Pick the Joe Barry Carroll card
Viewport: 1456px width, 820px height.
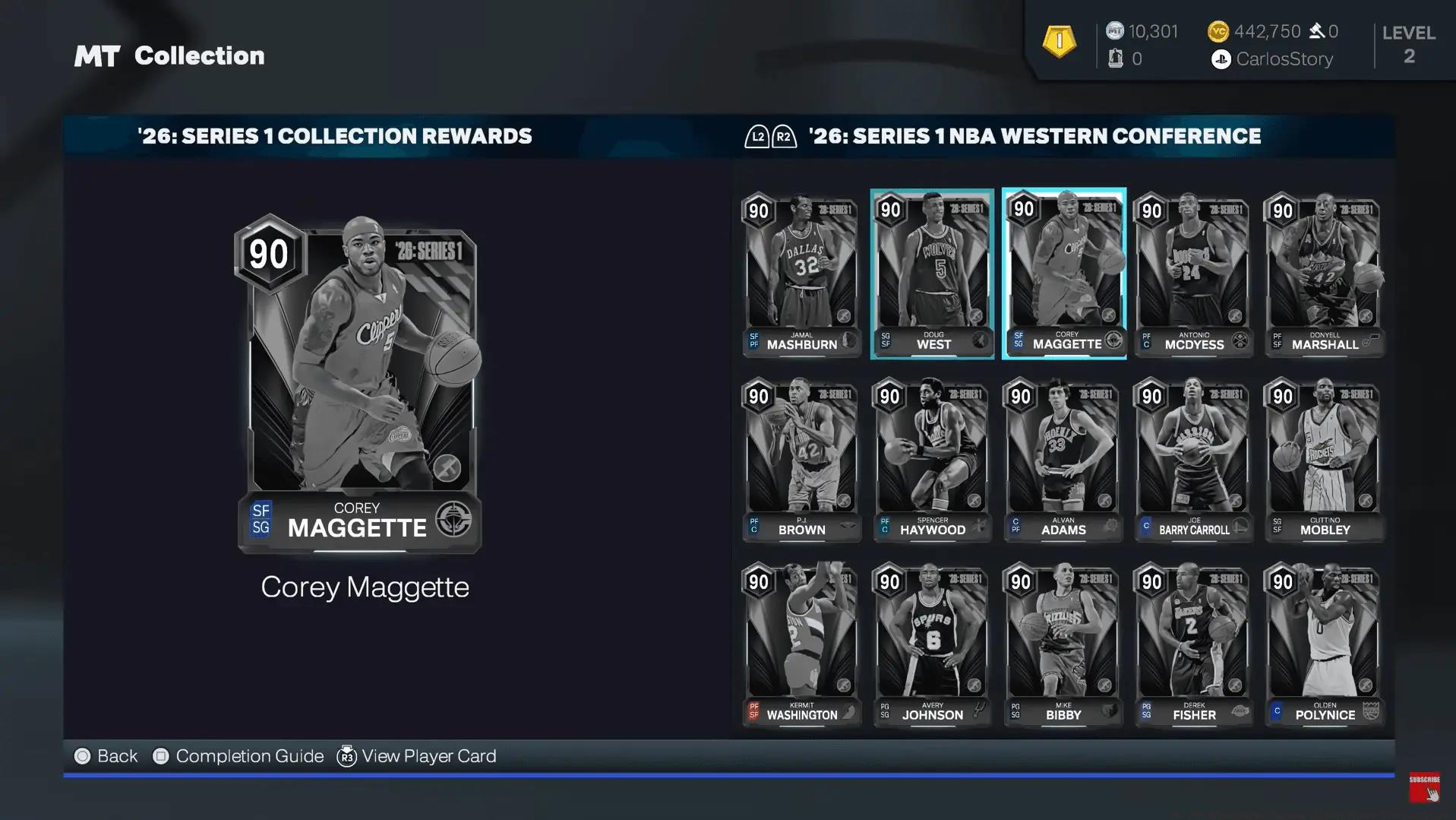tap(1193, 459)
